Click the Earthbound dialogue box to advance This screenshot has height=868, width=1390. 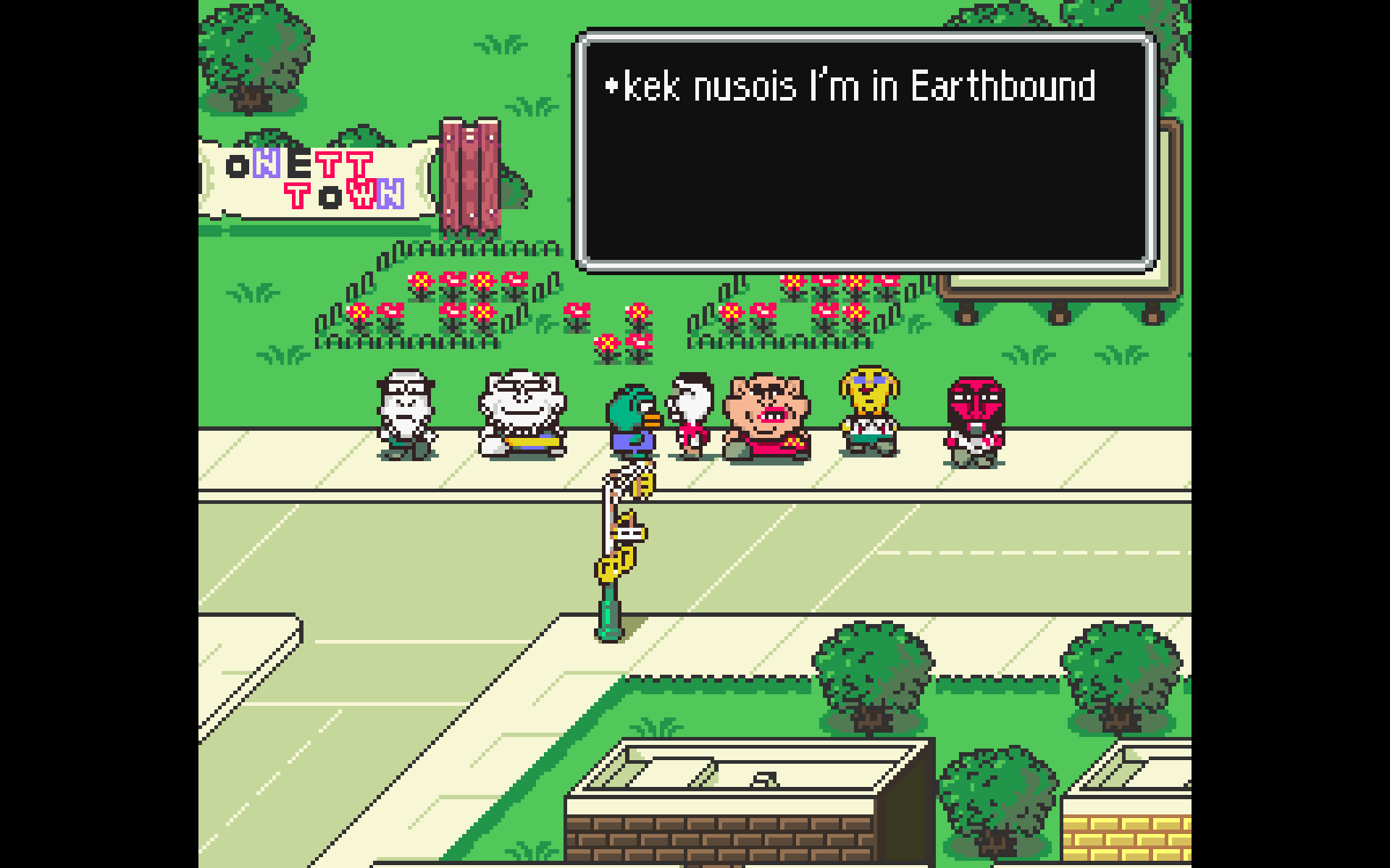click(866, 150)
